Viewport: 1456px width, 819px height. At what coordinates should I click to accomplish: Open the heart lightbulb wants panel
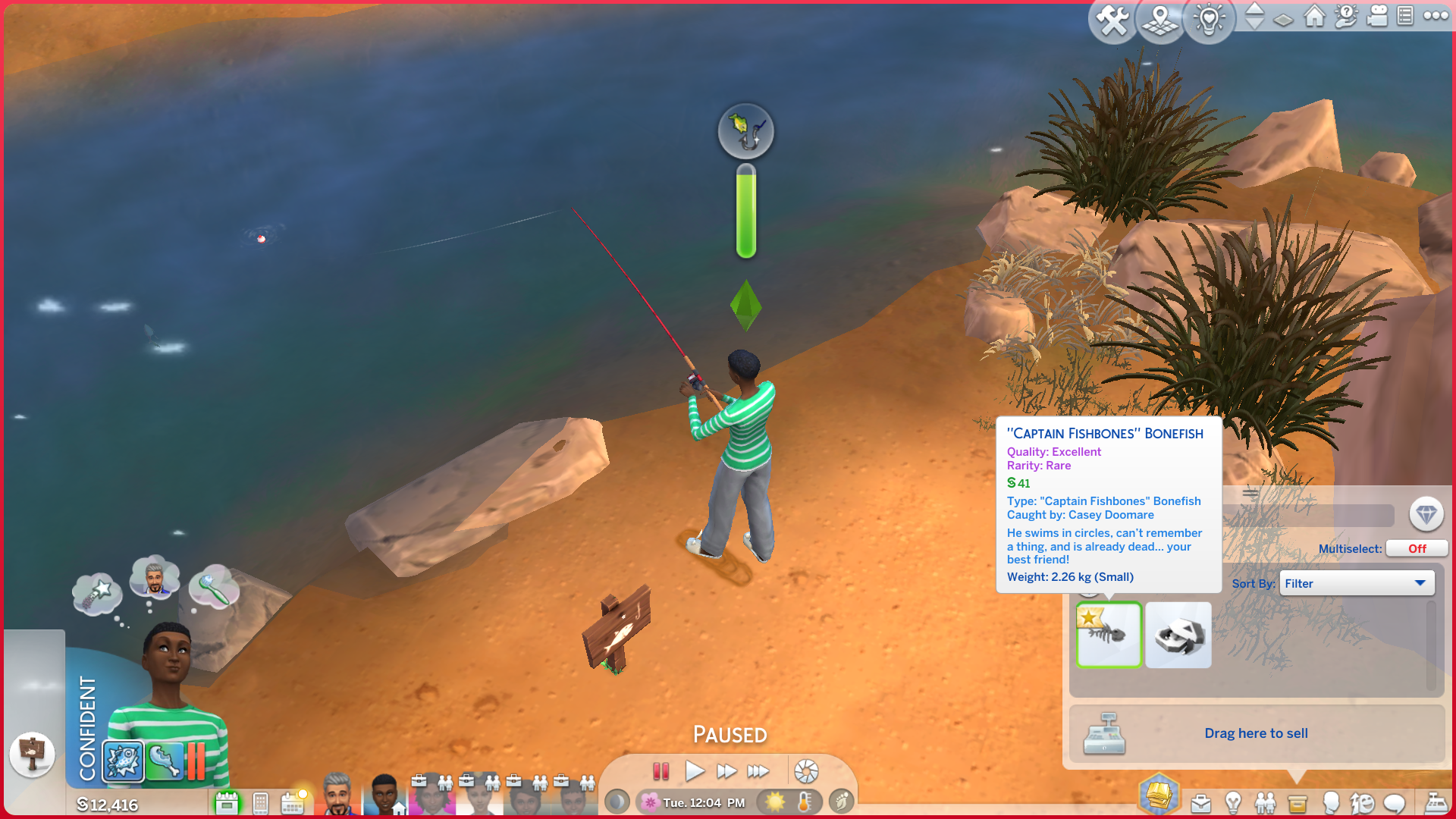(1209, 20)
